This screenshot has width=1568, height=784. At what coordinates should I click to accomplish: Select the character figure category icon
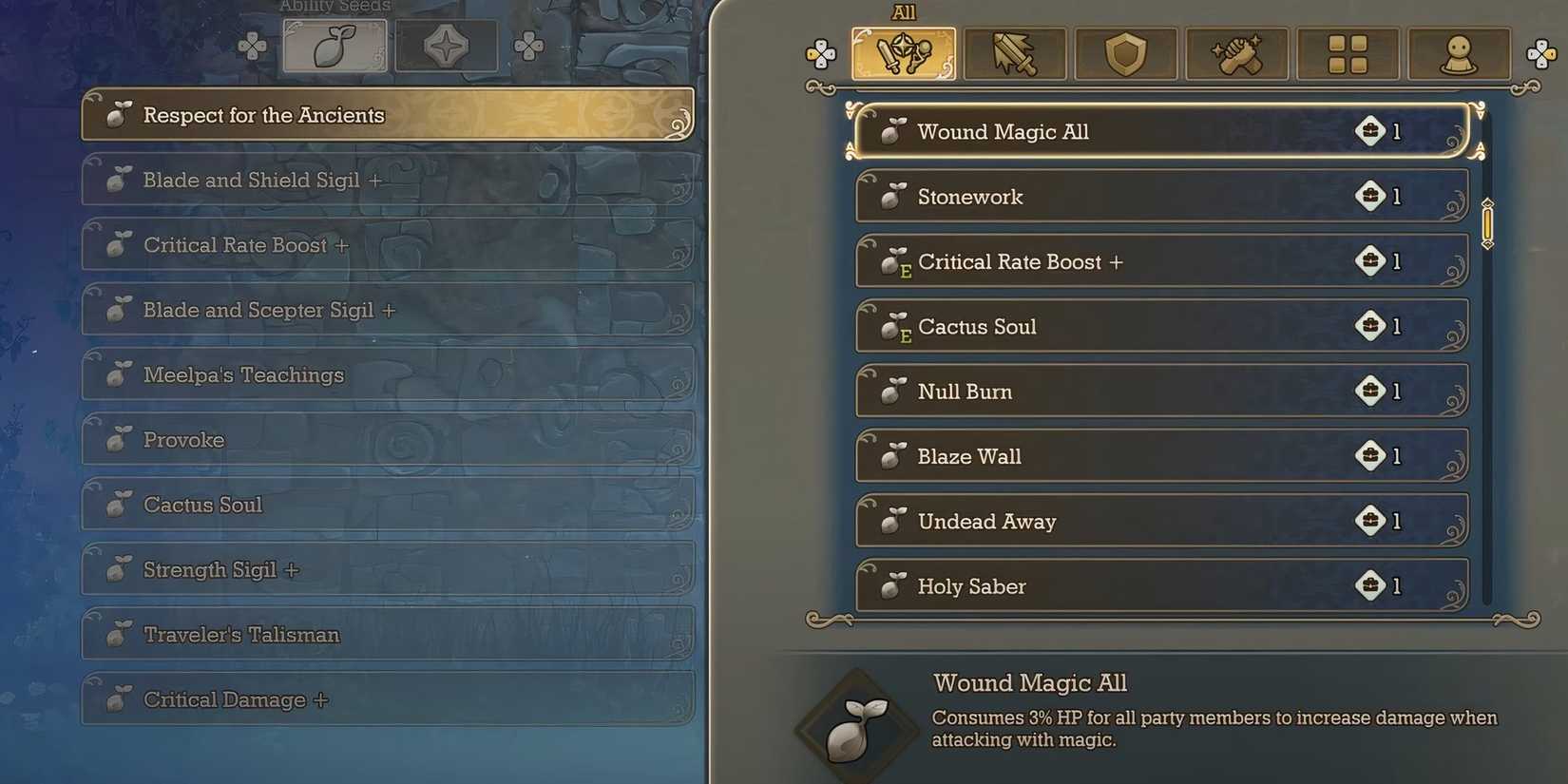pyautogui.click(x=1460, y=54)
